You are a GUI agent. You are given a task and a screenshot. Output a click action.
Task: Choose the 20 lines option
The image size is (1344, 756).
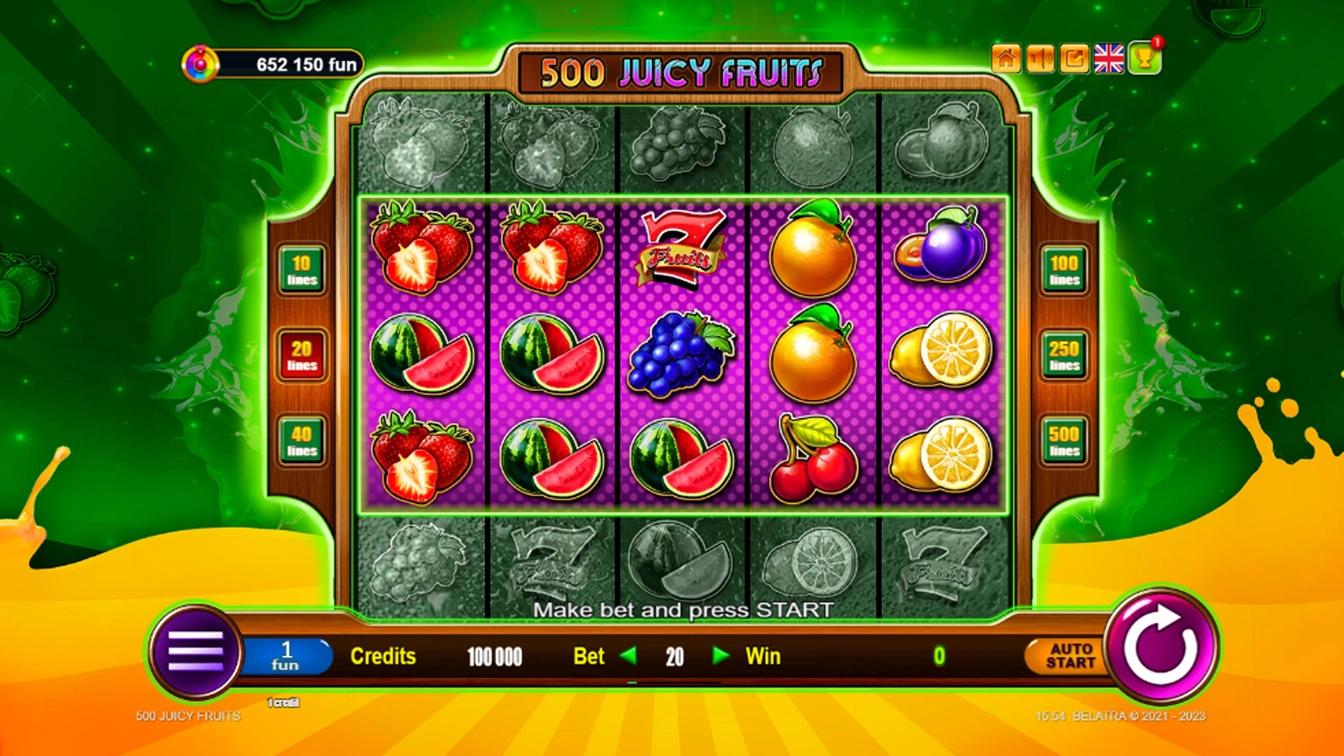tap(302, 355)
